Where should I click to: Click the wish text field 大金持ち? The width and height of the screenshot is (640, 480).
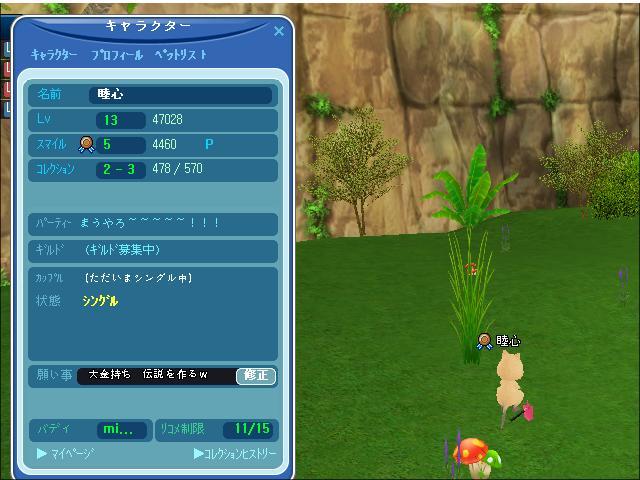click(155, 376)
